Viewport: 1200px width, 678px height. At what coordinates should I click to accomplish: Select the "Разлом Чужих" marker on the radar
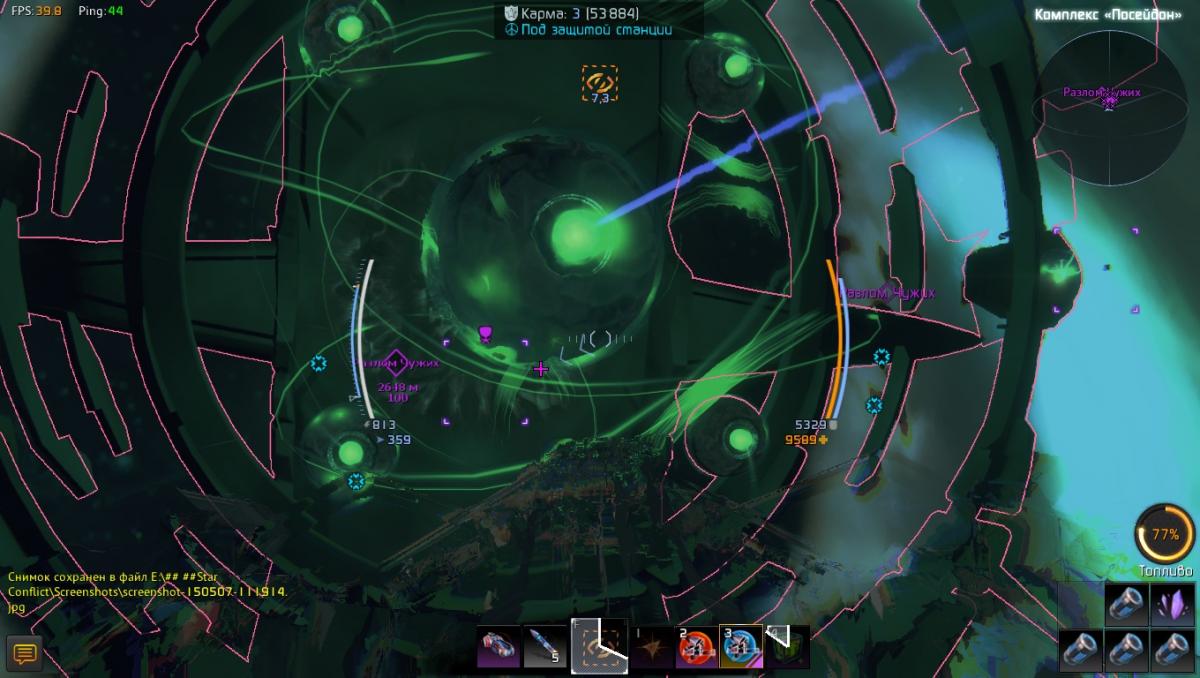point(1109,101)
